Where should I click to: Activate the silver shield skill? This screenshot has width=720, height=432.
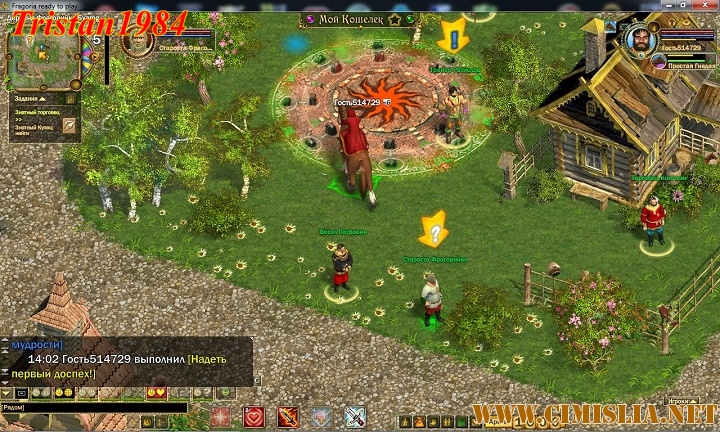pos(321,417)
